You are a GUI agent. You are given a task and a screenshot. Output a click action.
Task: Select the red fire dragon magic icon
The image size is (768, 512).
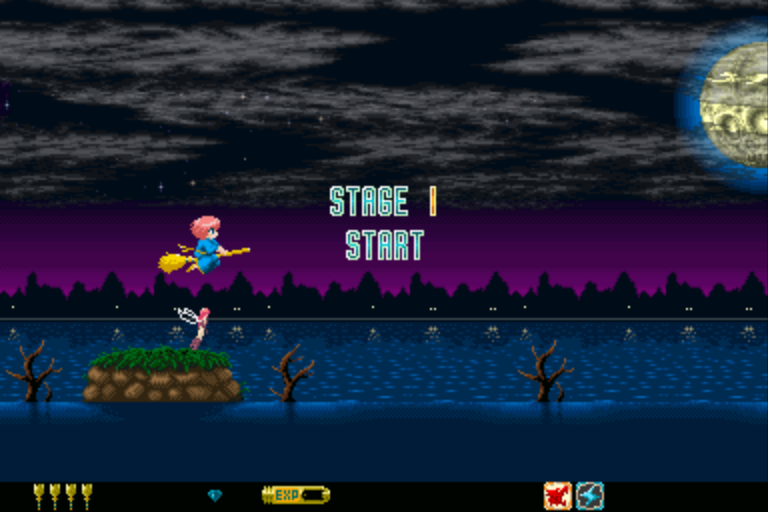(x=557, y=495)
